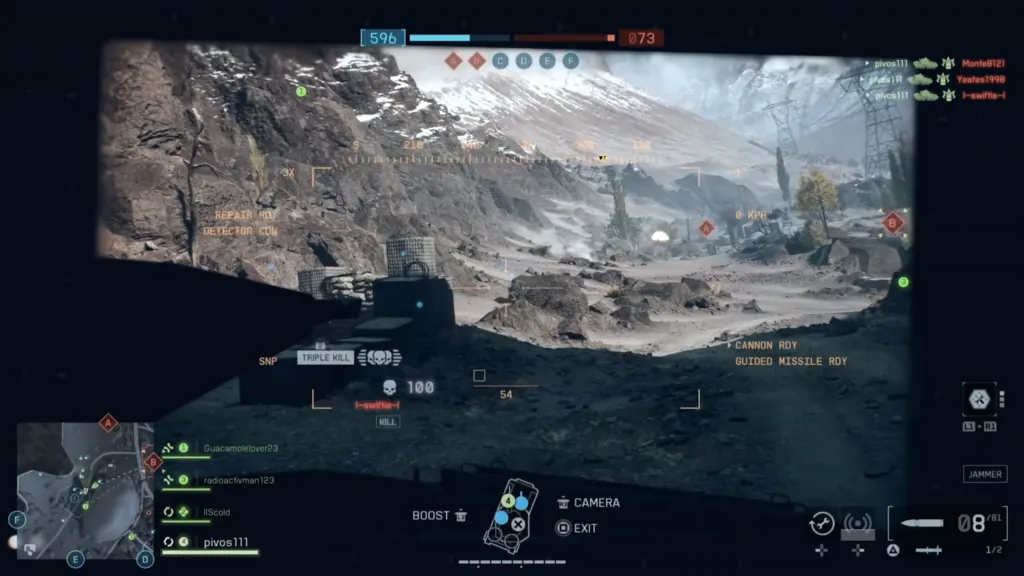
Task: Select squadmate Guacamolelover23 in squad list
Action: click(x=239, y=449)
